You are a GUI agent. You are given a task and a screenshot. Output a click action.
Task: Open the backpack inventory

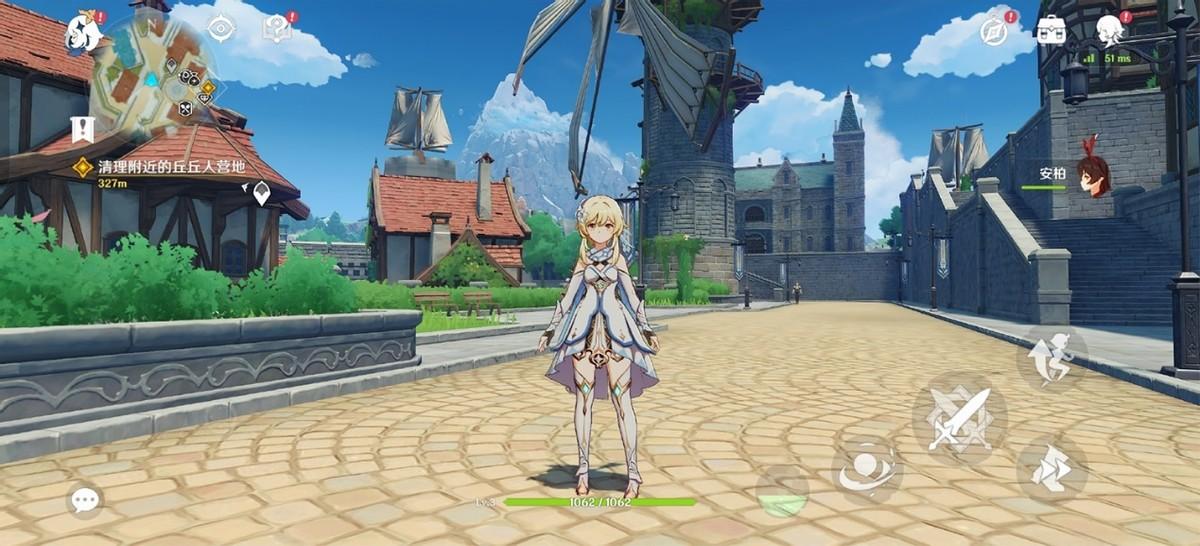pos(1051,30)
